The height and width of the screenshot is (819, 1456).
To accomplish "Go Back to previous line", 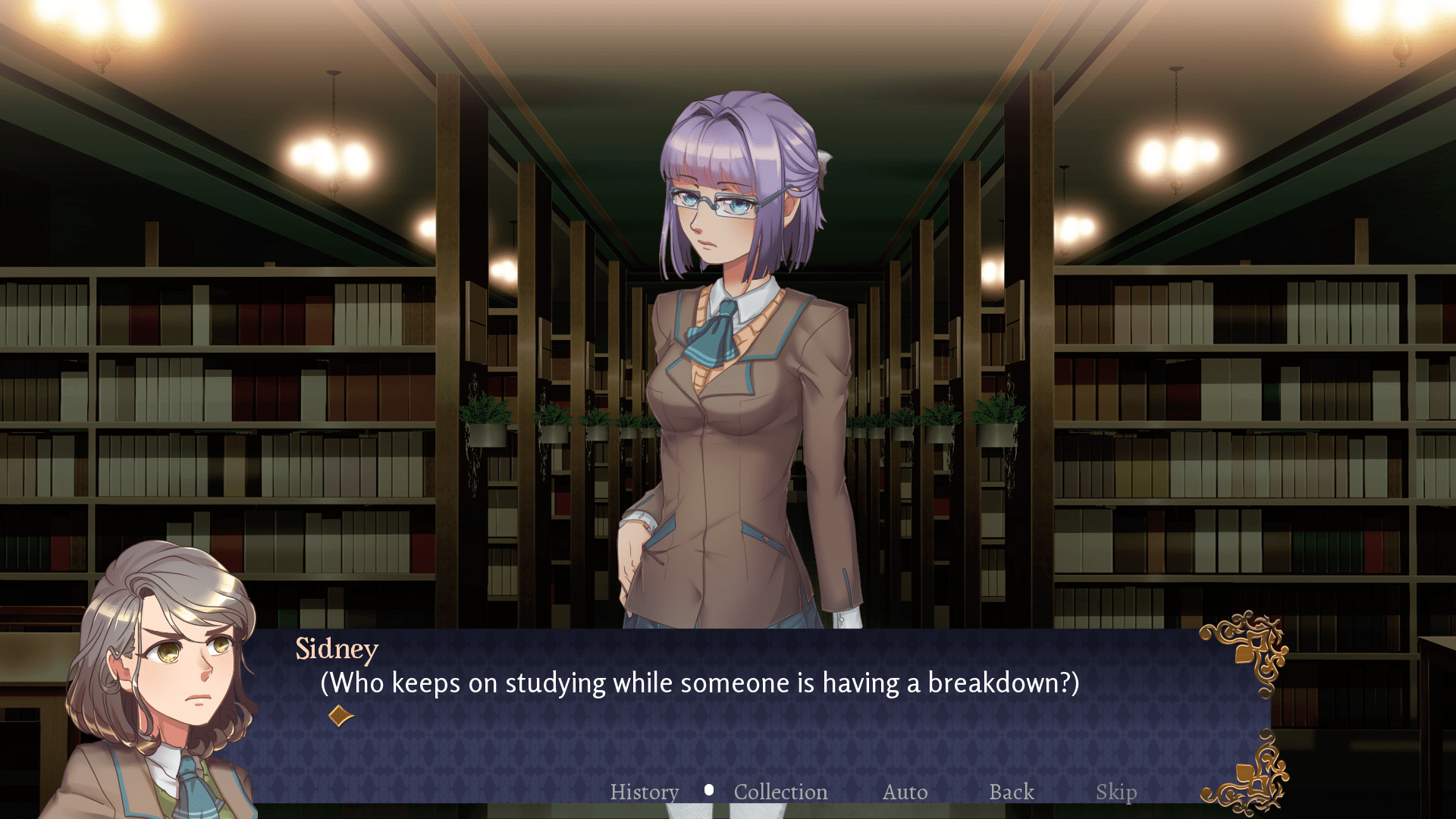I will click(x=1011, y=792).
